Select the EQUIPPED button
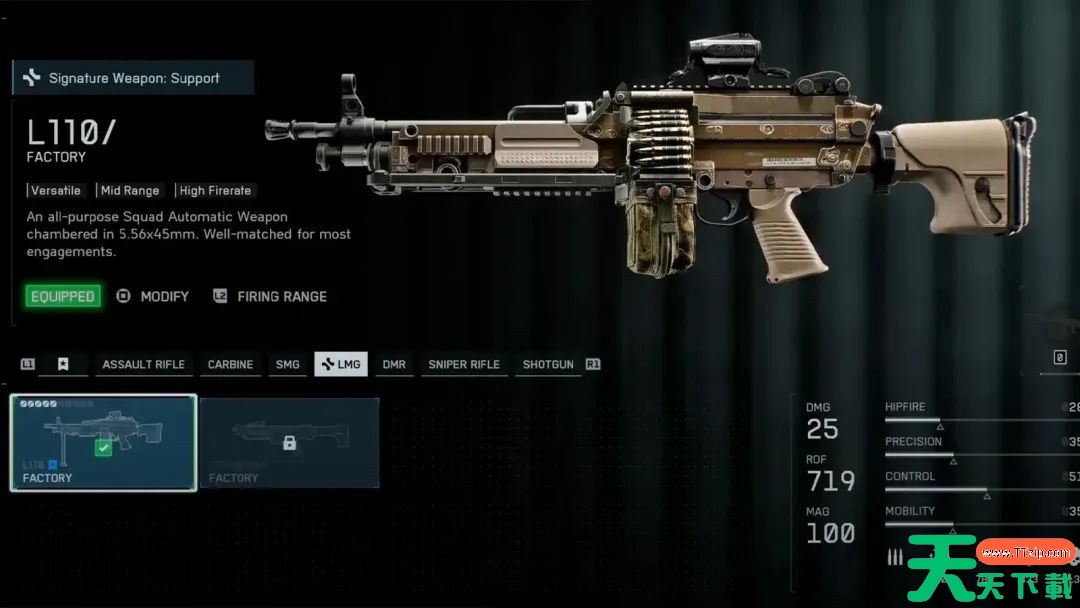The image size is (1080, 608). (63, 296)
